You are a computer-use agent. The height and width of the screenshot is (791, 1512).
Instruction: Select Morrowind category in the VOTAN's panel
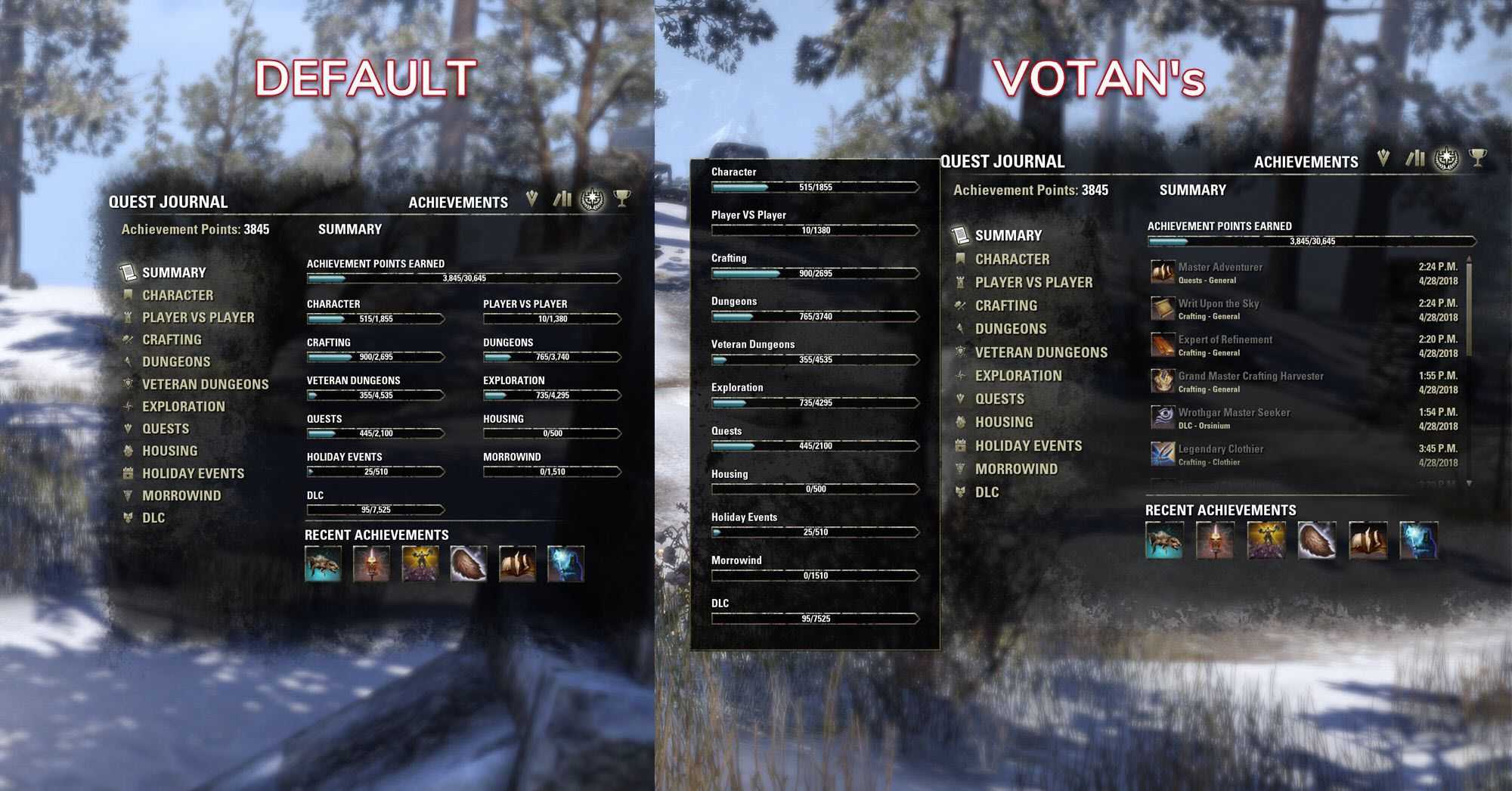pyautogui.click(x=1016, y=470)
